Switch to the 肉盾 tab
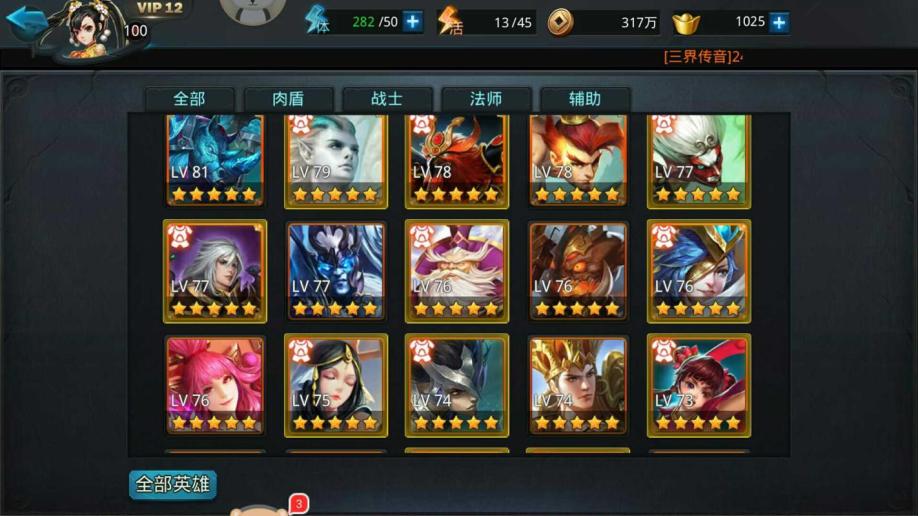This screenshot has height=516, width=918. tap(288, 99)
